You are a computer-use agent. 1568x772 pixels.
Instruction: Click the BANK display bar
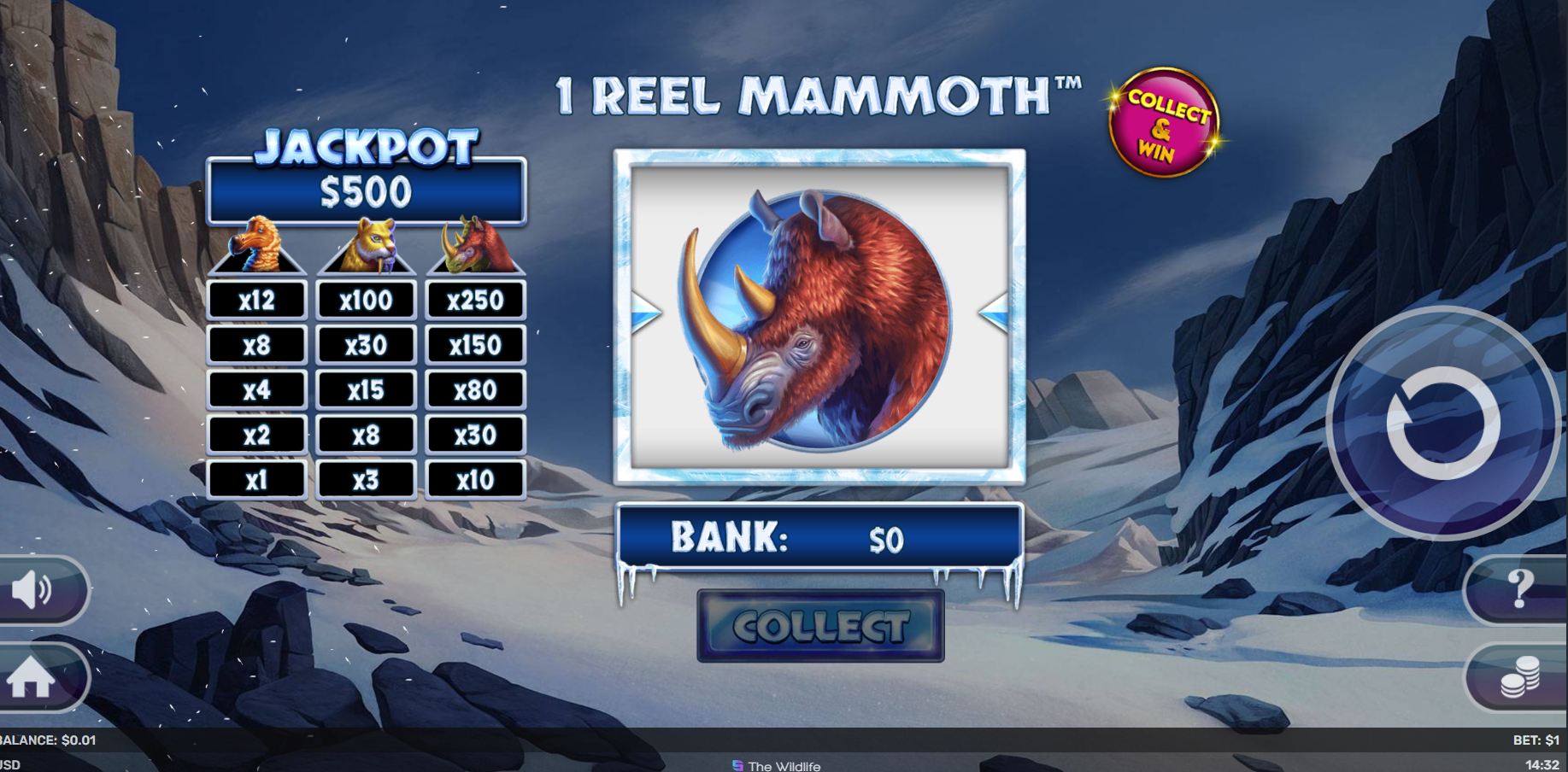pos(820,538)
